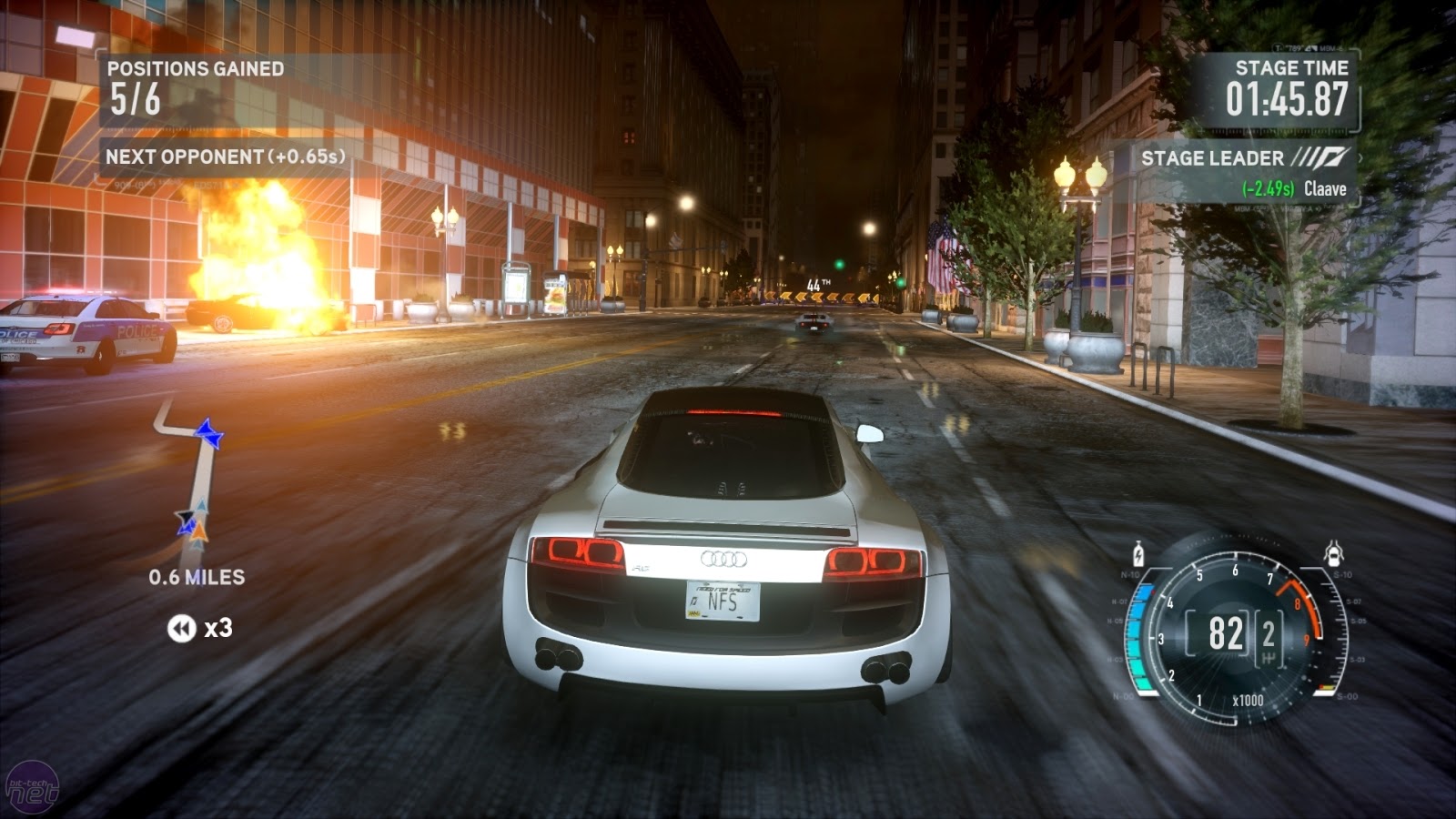
Task: Click the blue opponent arrow atop the minimap
Action: pyautogui.click(x=208, y=434)
